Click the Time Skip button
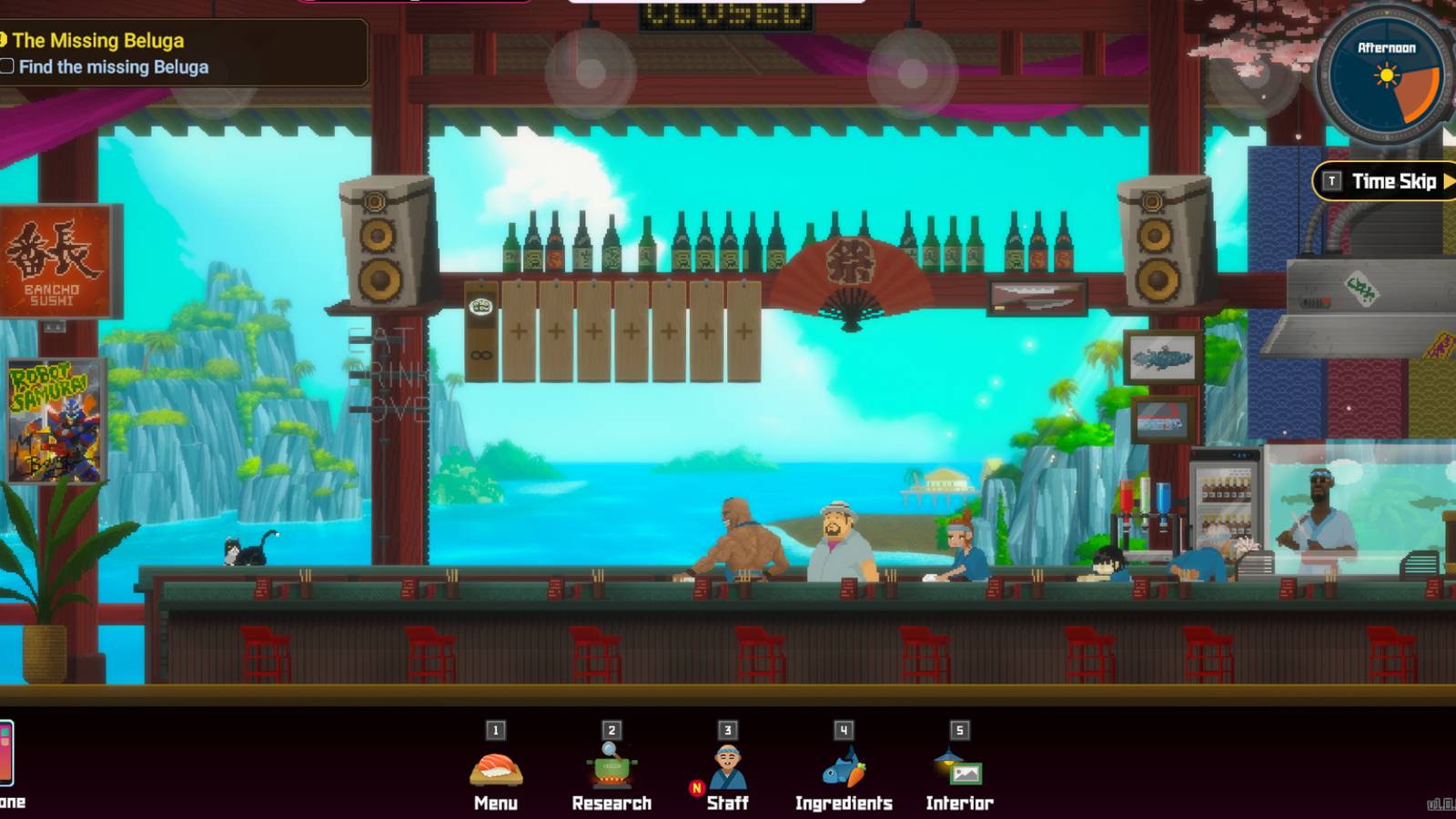This screenshot has width=1456, height=819. [1390, 181]
